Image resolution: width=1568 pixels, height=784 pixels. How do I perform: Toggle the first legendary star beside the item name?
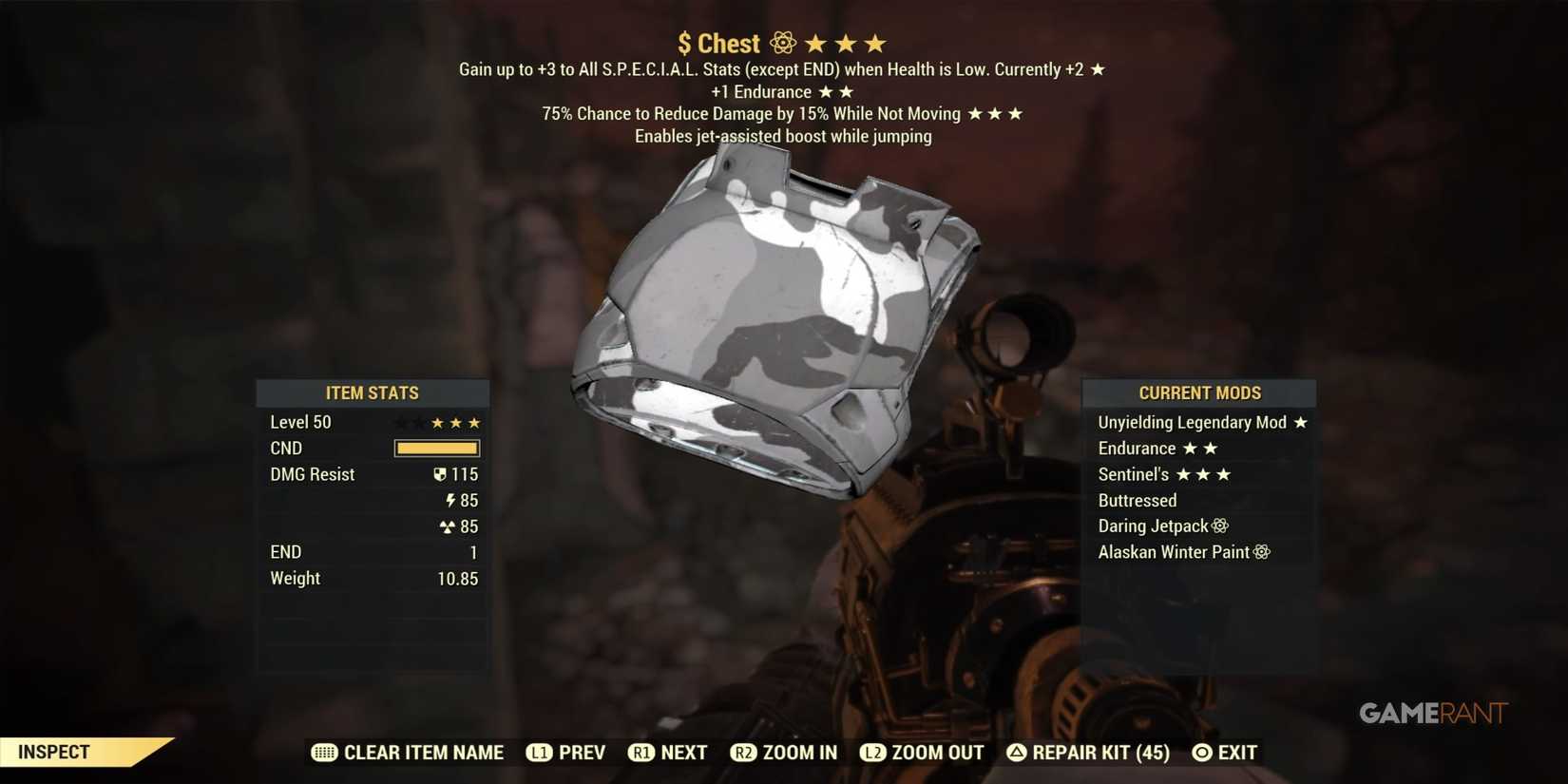click(815, 42)
